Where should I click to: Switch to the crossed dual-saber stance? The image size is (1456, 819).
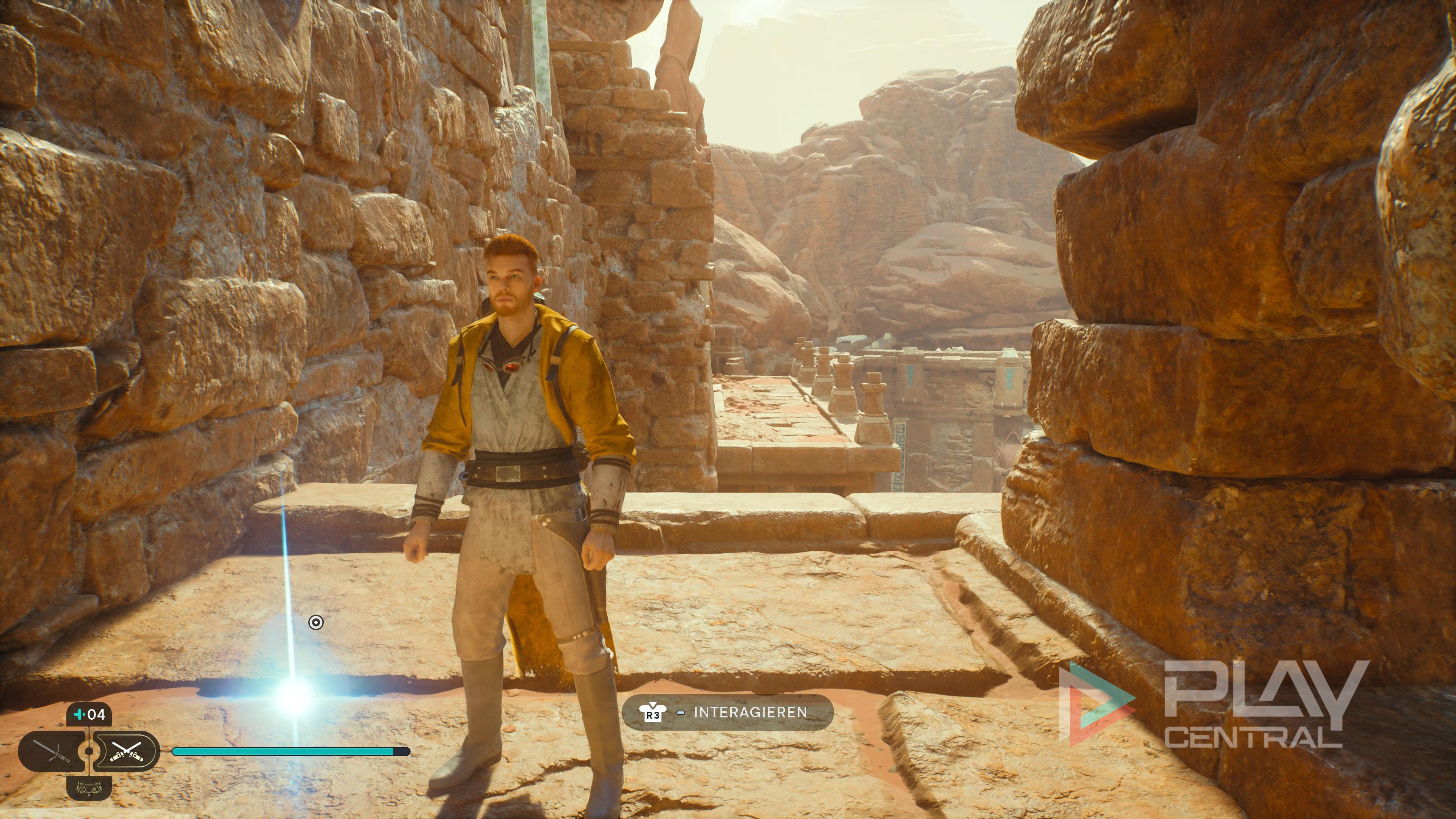click(x=126, y=751)
